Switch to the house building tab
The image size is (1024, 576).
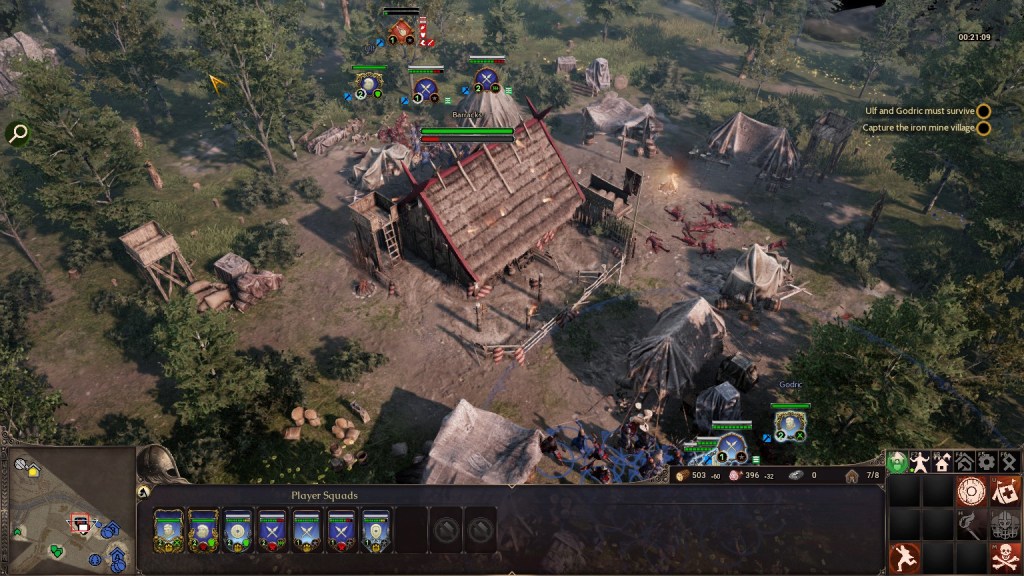941,462
